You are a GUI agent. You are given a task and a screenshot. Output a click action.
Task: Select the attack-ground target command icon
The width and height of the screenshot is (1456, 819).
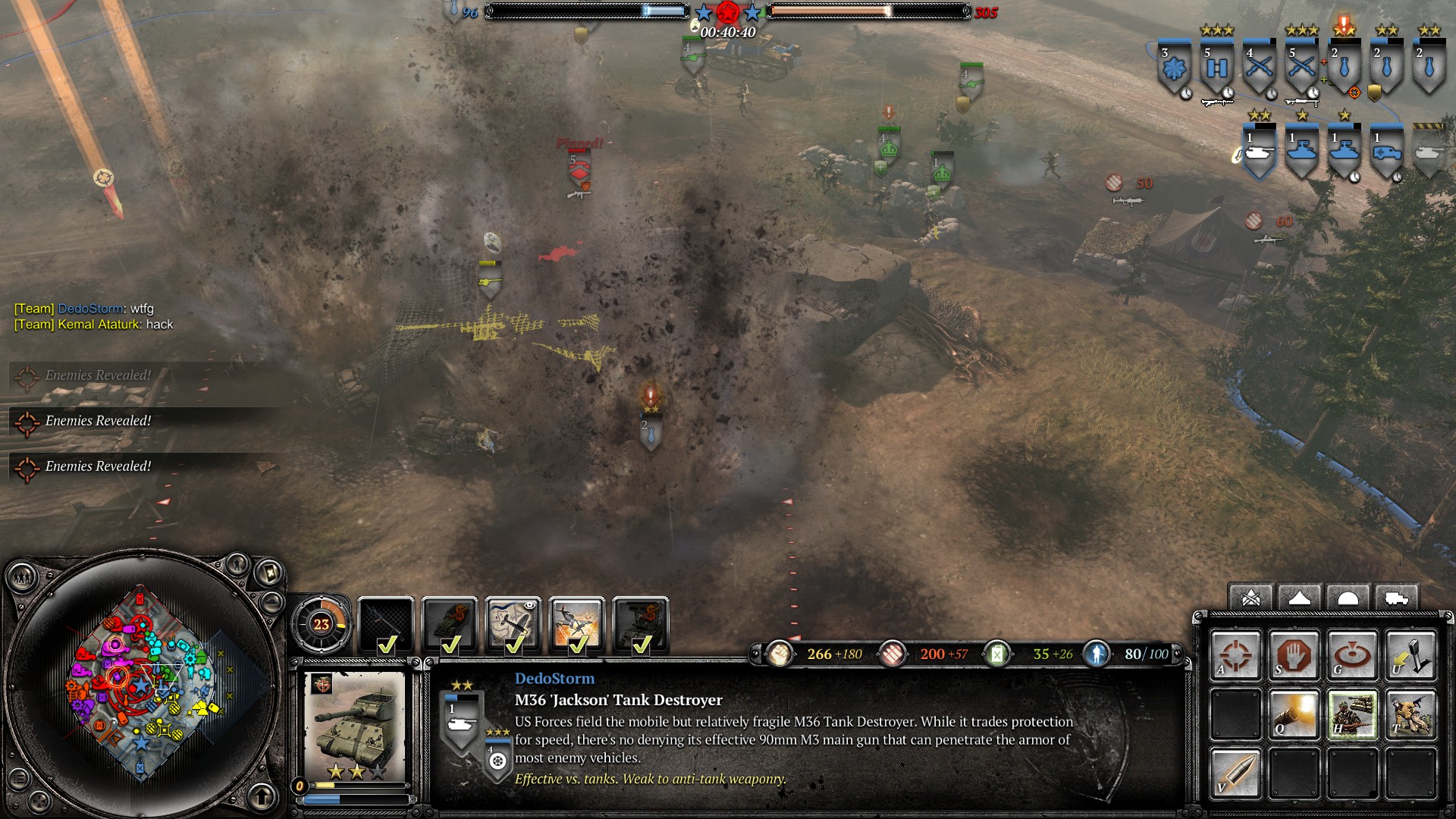point(1352,654)
